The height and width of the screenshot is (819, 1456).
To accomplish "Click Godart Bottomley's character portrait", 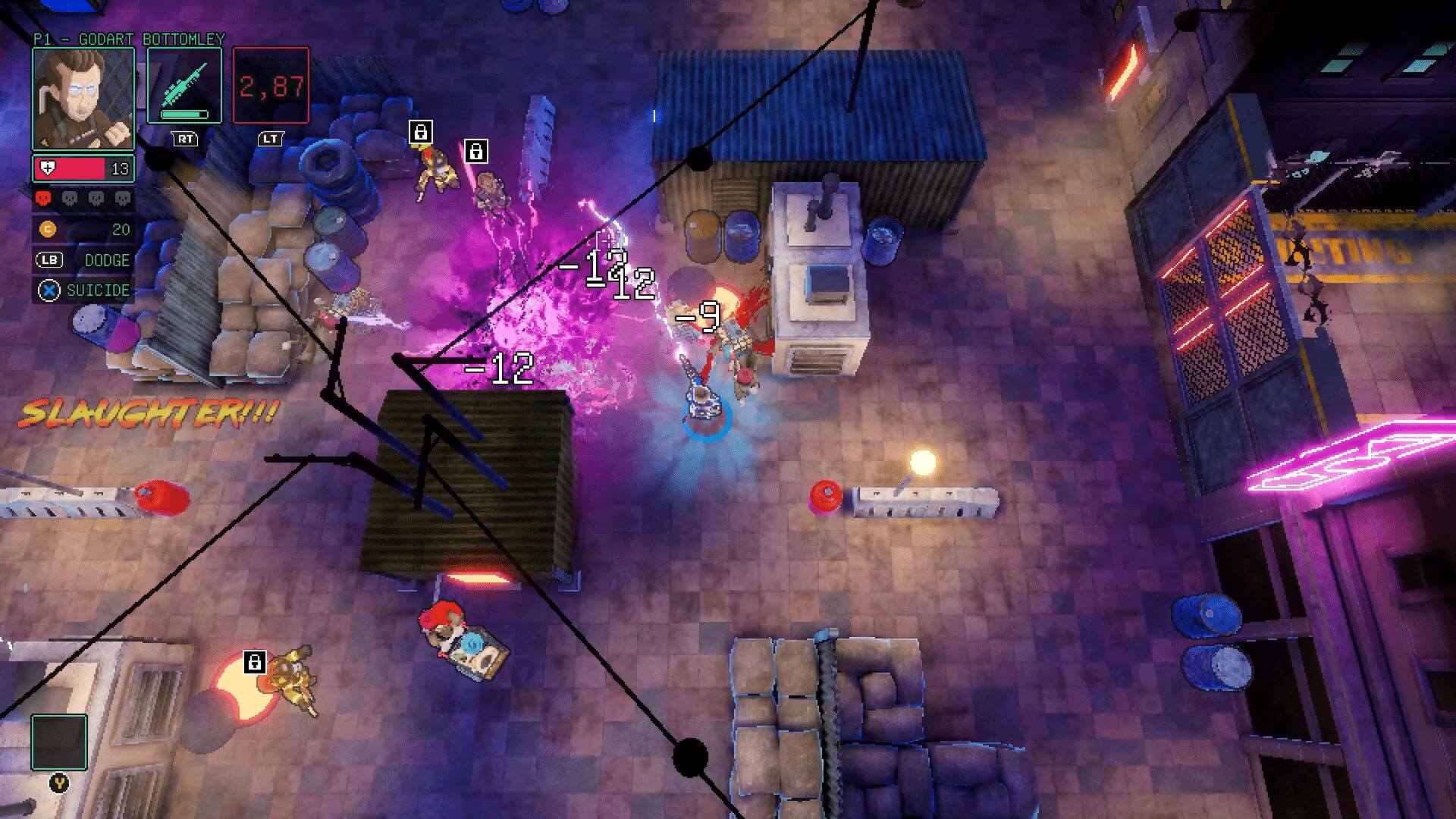I will tap(83, 98).
